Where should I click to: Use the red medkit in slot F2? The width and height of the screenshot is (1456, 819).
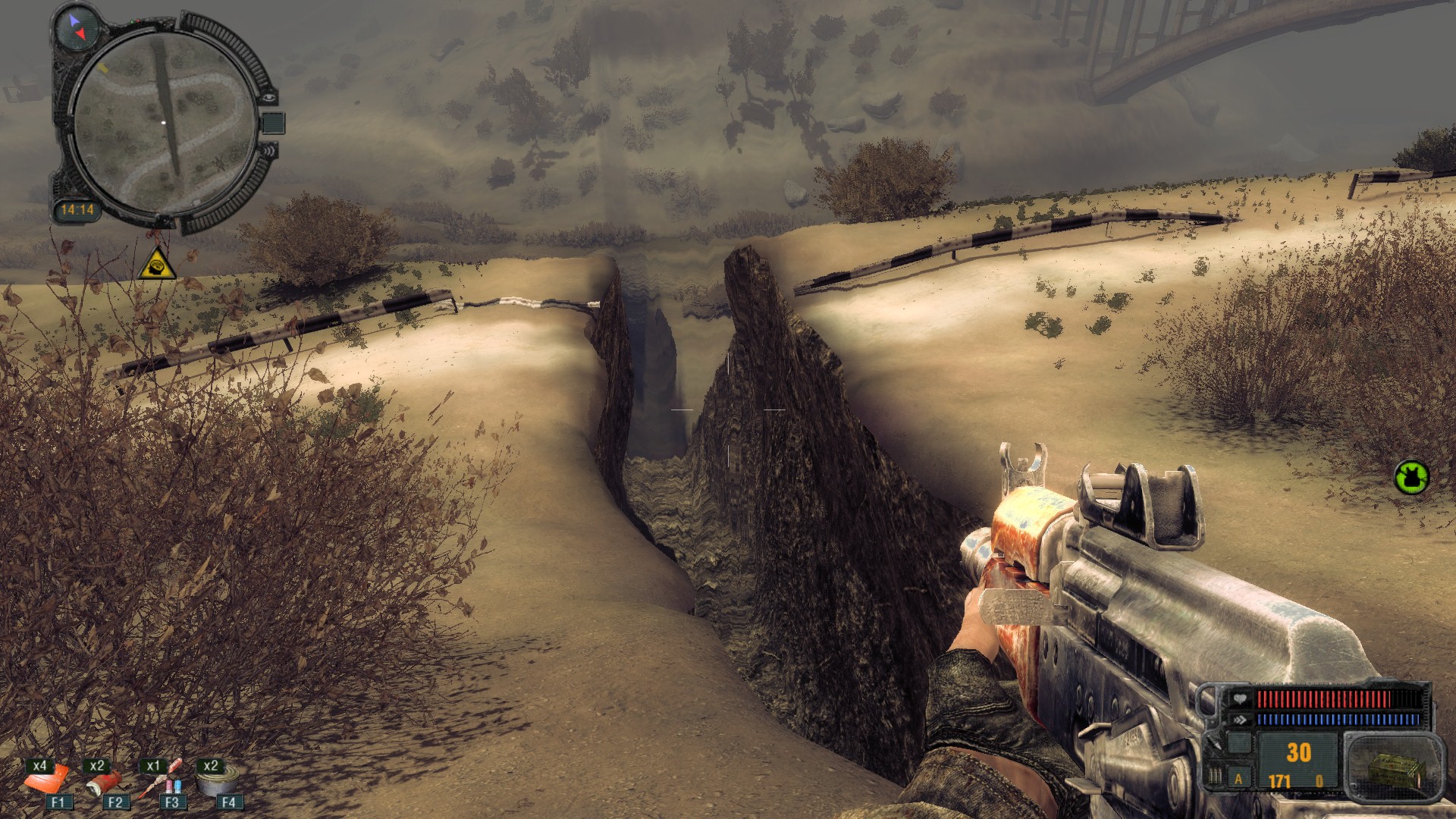(x=105, y=781)
